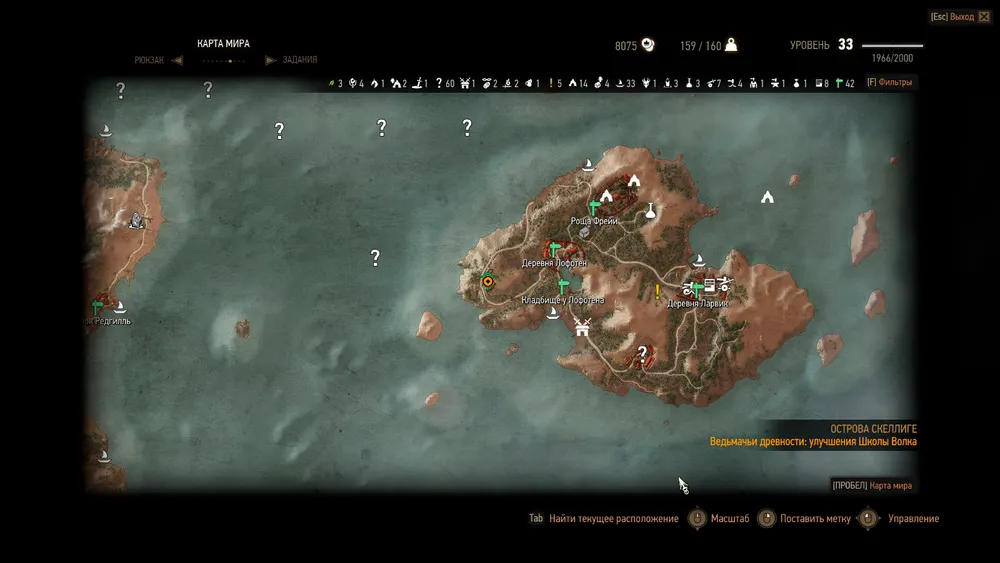The image size is (1000, 563).
Task: Click the notice board icon in Деревня Ларвик
Action: point(709,284)
